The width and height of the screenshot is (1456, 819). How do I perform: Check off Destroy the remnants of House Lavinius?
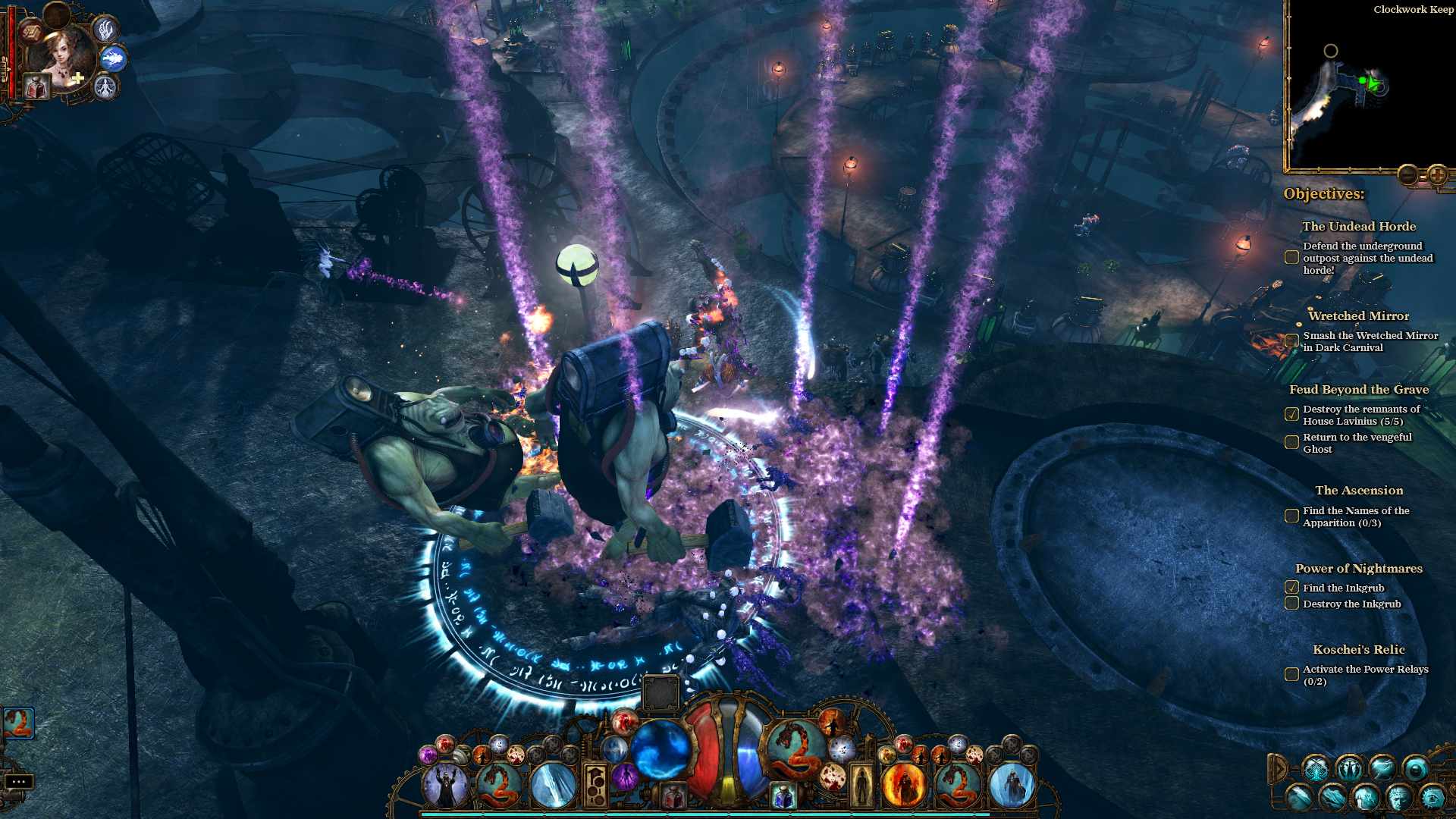click(x=1291, y=413)
